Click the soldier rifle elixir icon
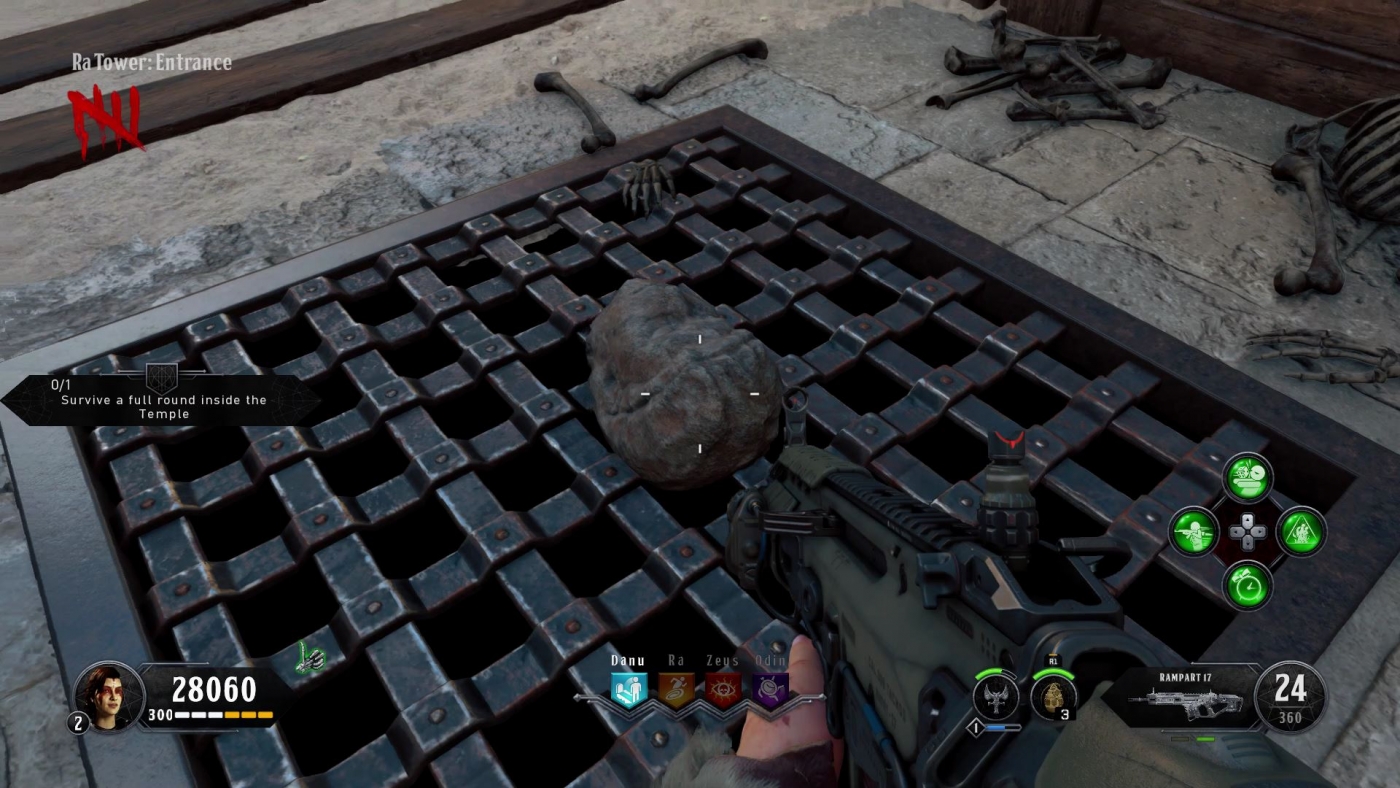 [1194, 533]
